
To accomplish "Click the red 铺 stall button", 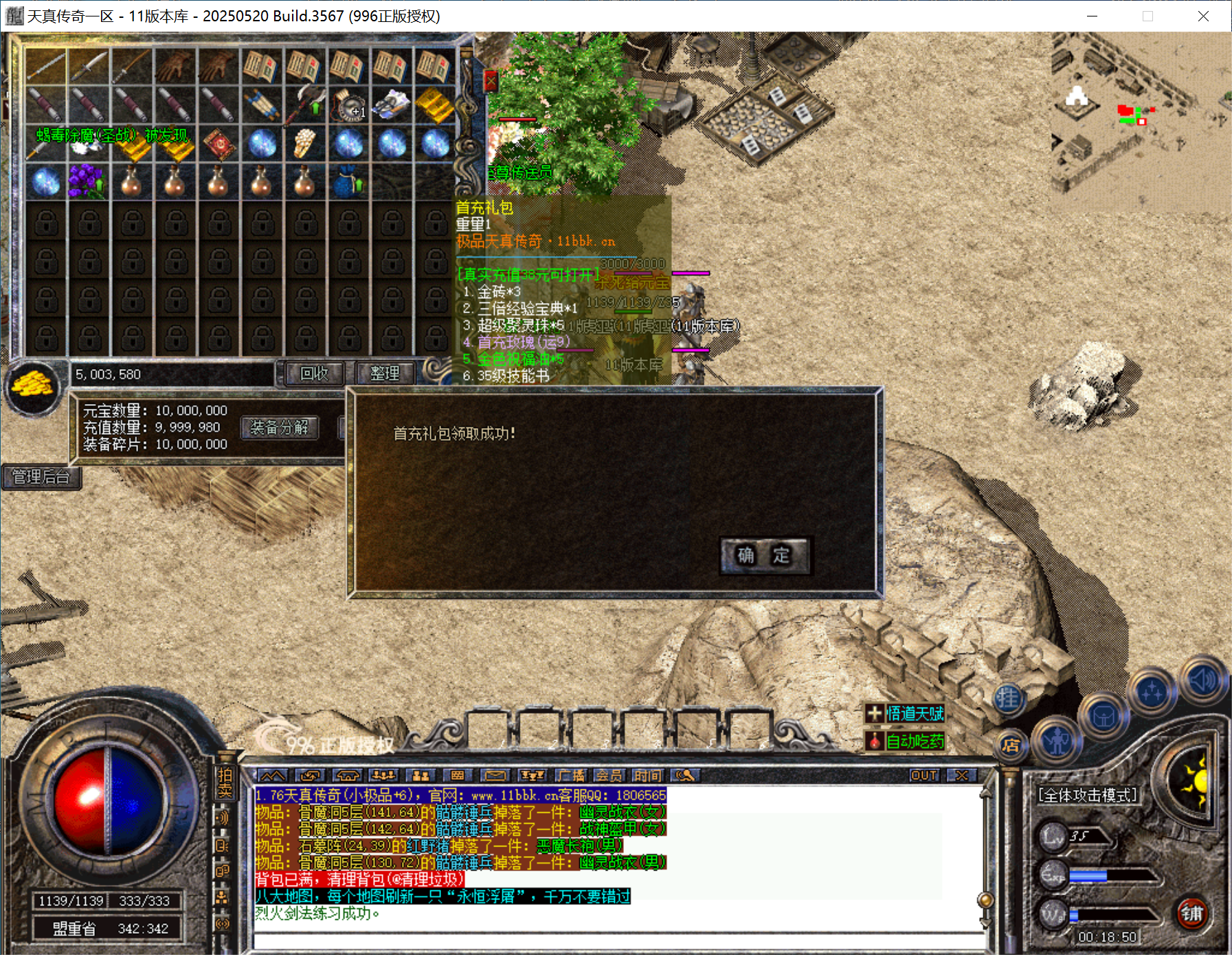I will tap(1192, 913).
